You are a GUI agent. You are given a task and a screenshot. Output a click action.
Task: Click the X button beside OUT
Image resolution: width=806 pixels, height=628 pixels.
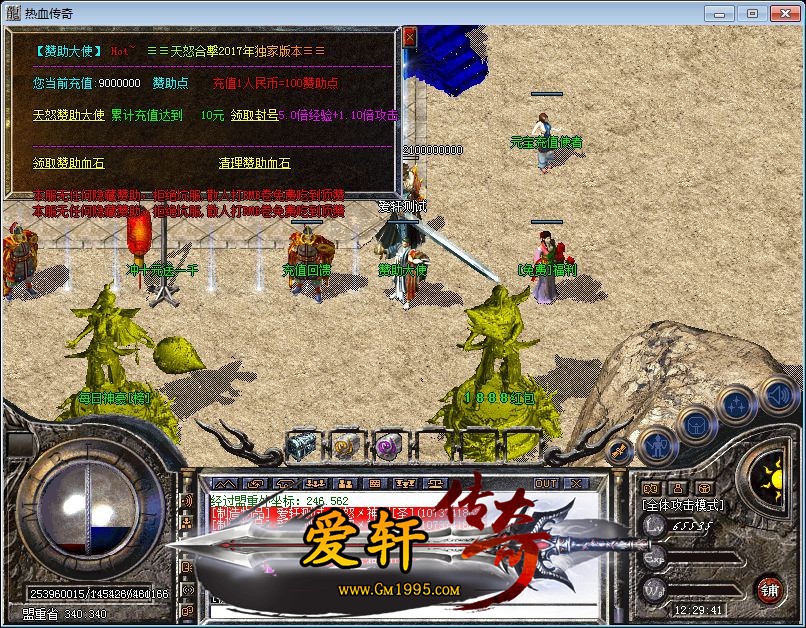576,484
